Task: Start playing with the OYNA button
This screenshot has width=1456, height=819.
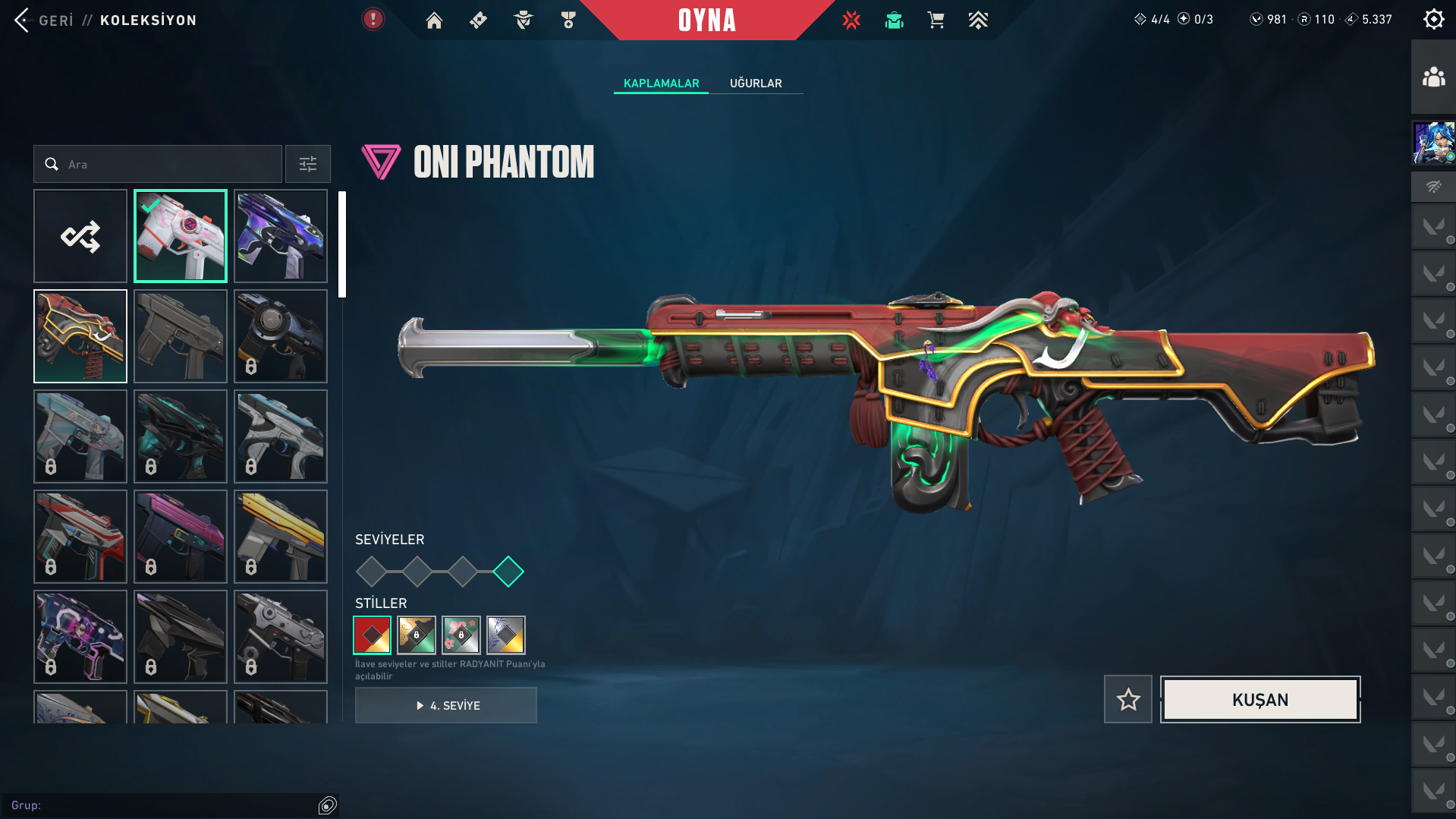Action: click(706, 20)
